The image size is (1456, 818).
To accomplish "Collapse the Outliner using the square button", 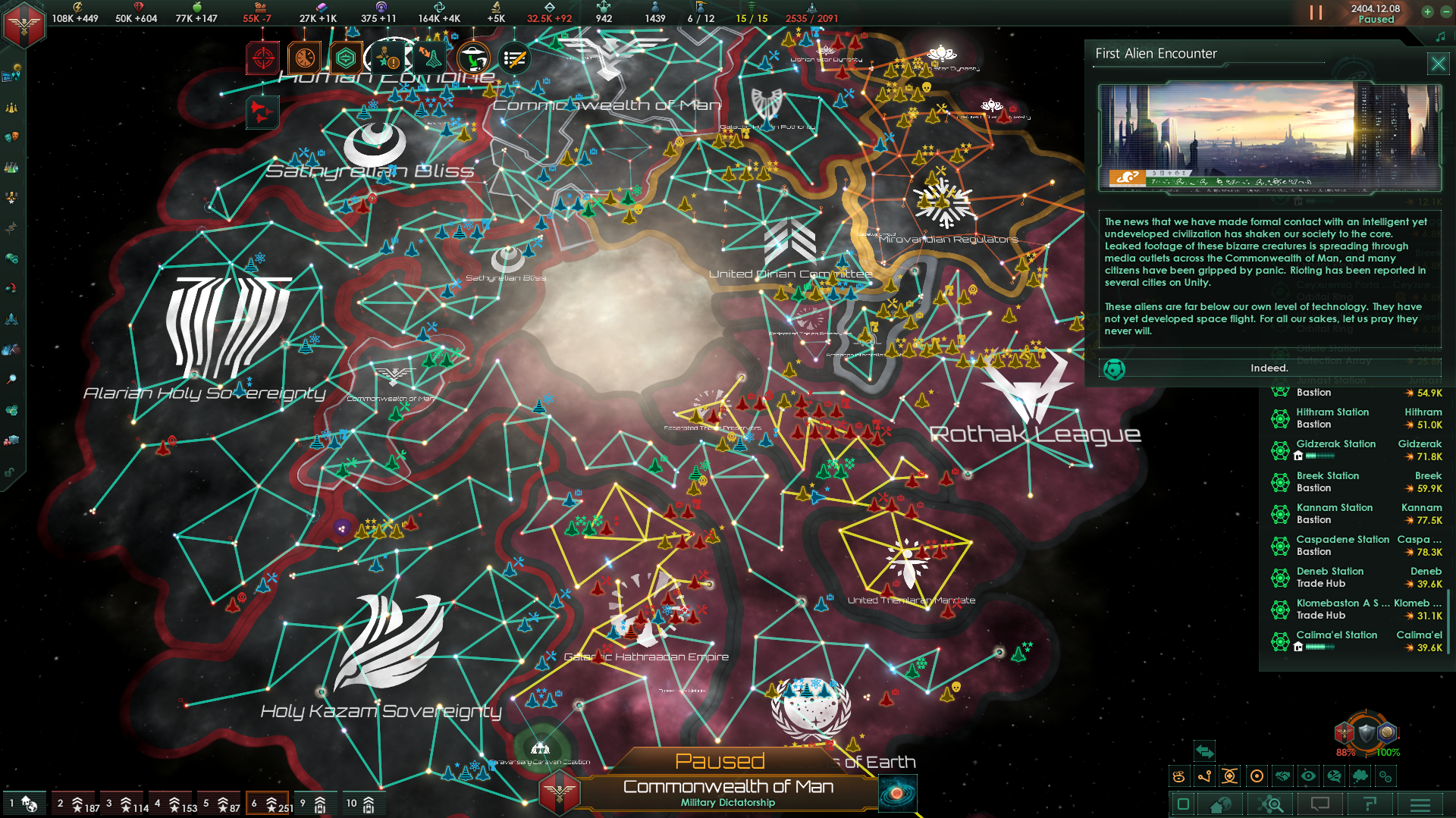I will pyautogui.click(x=1183, y=804).
